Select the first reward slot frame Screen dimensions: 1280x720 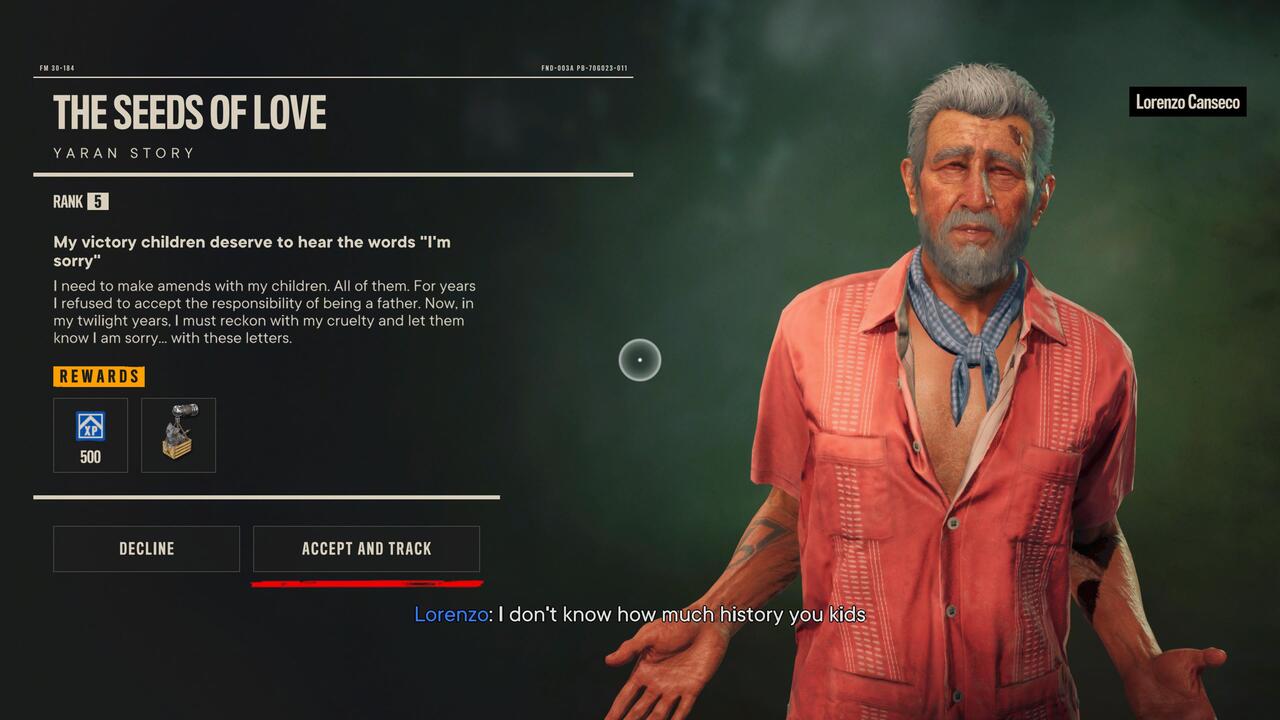pos(90,435)
